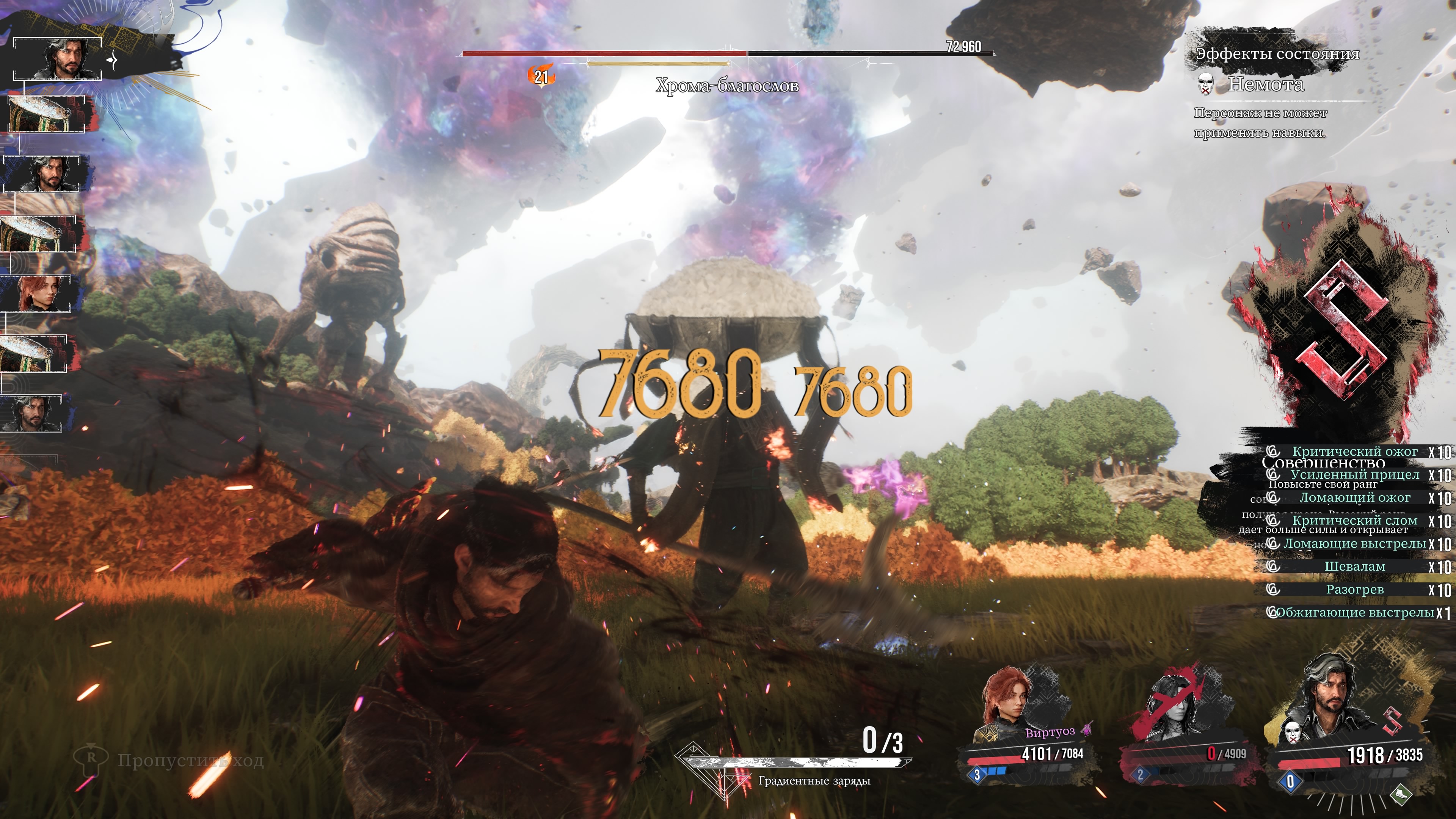Select the Усиленный прицел effect row
Viewport: 1456px width, 819px height.
point(1354,475)
